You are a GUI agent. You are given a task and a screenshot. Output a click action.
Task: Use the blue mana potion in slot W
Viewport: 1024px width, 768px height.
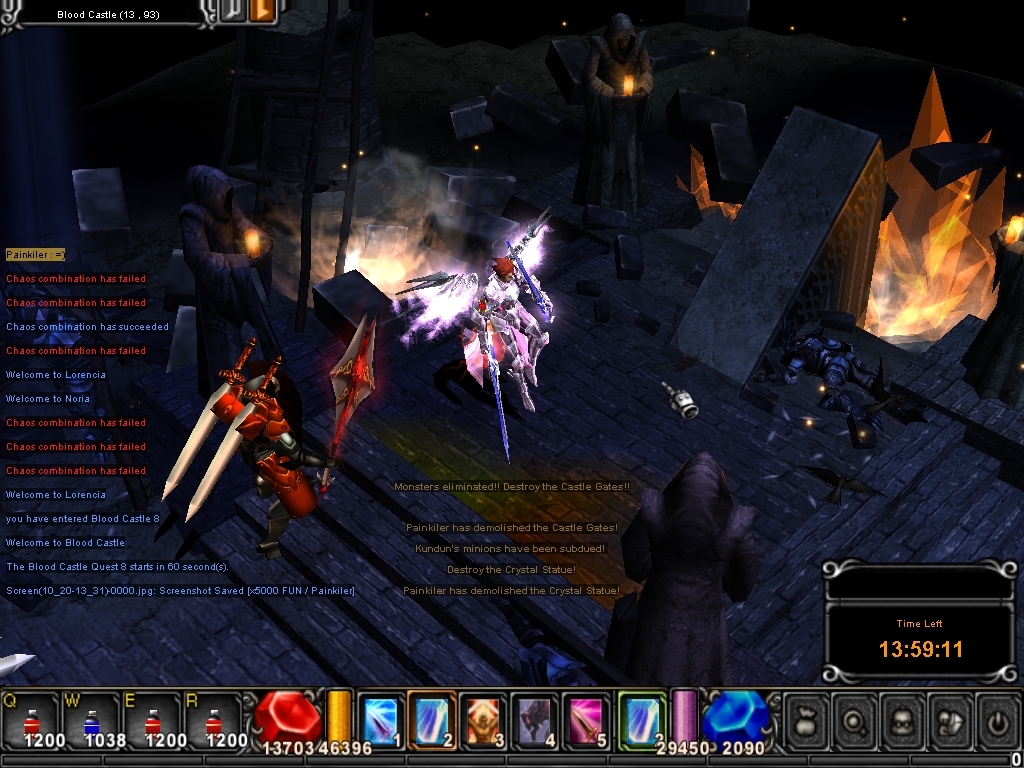pyautogui.click(x=92, y=717)
